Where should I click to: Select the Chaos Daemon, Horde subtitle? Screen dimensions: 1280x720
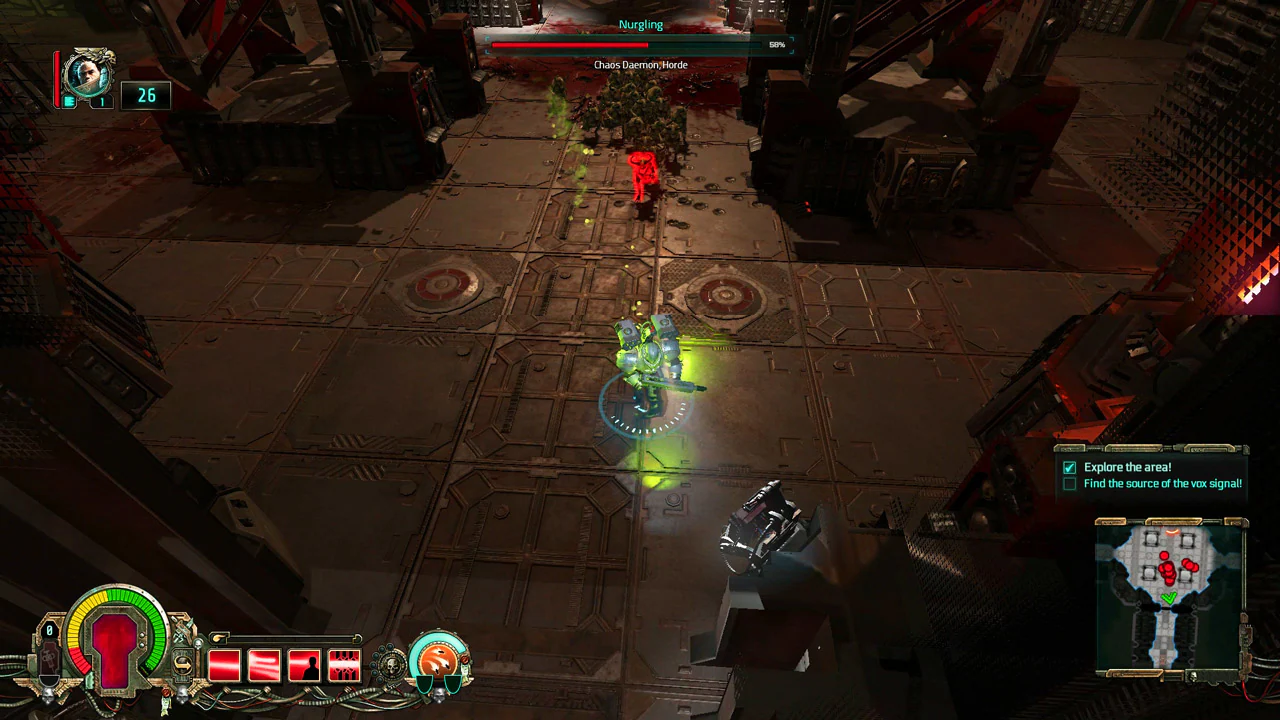click(x=640, y=64)
